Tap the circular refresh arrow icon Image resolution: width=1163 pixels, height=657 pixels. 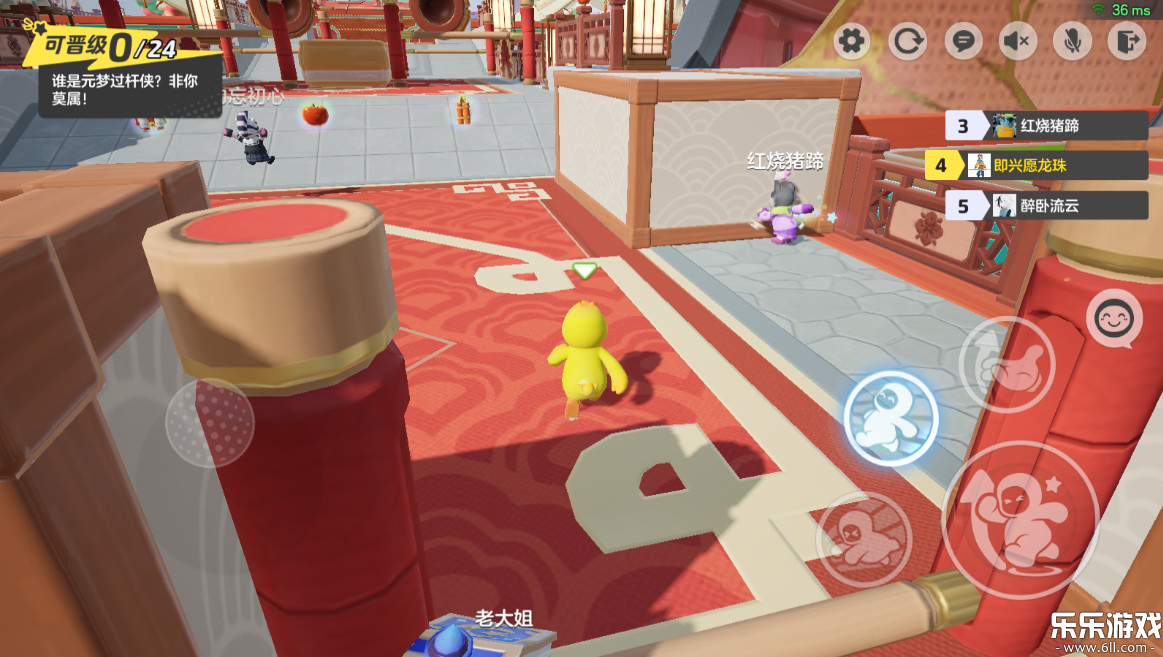(908, 41)
